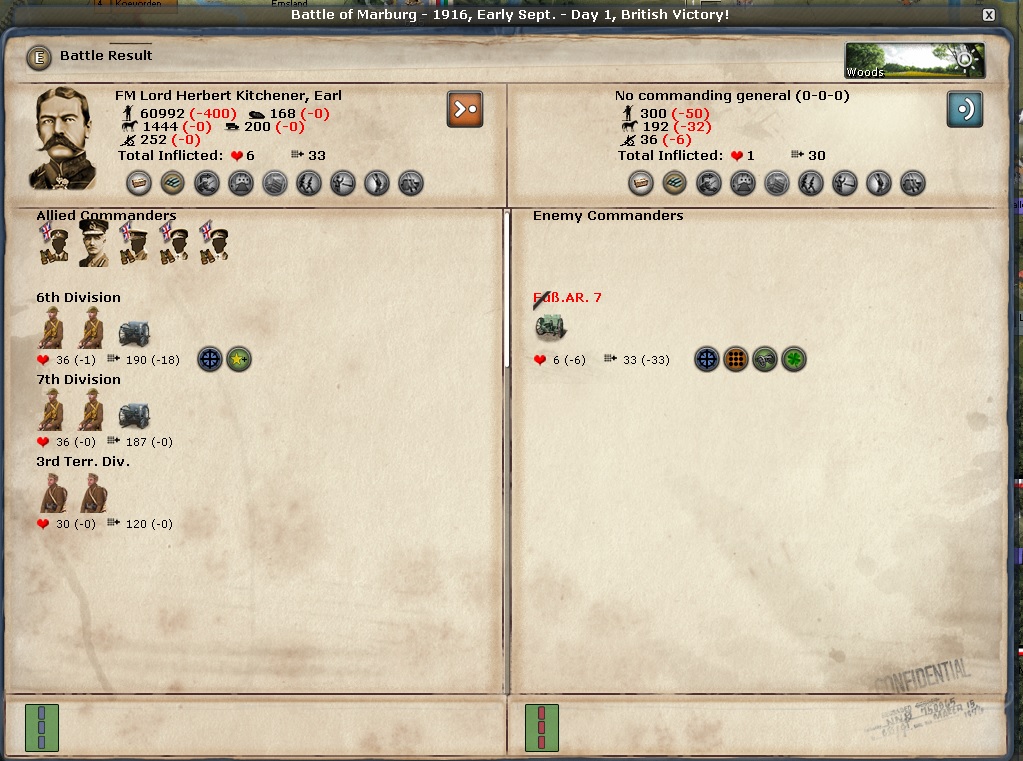Viewport: 1023px width, 761px height.
Task: Click the Woods terrain thumbnail
Action: point(914,60)
